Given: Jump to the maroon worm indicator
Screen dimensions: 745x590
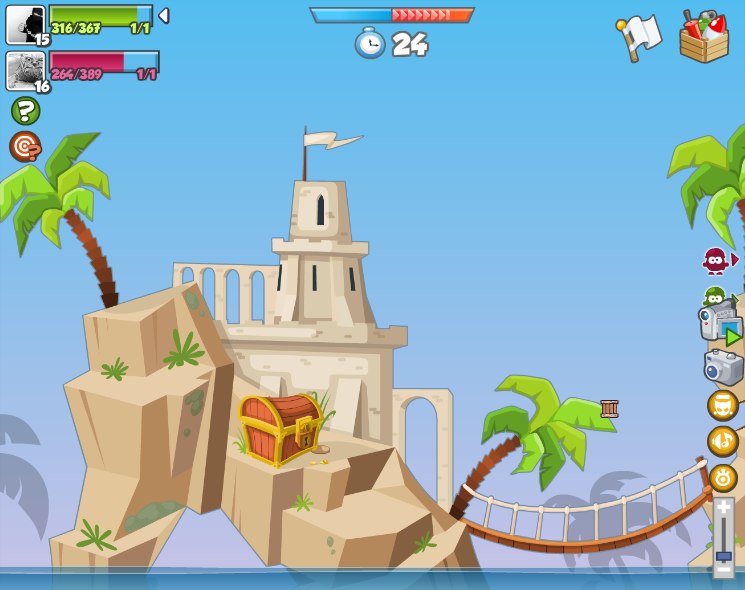Looking at the screenshot, I should pos(715,261).
